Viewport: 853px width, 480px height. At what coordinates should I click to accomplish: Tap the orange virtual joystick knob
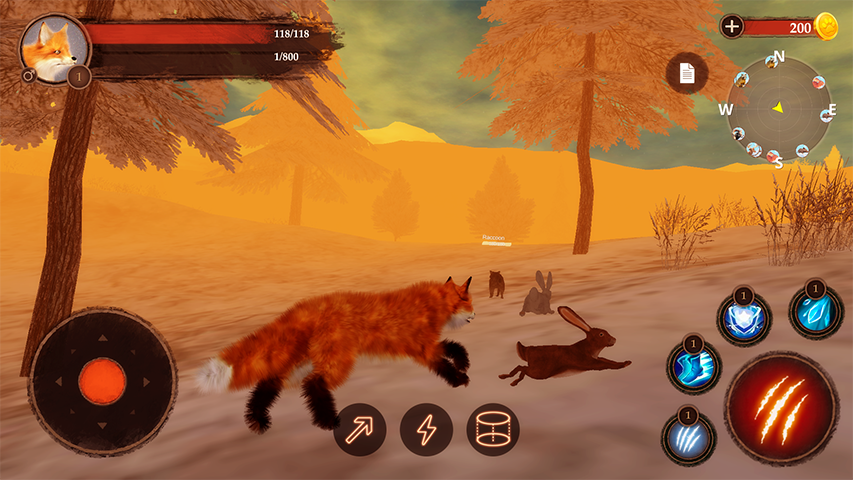coord(102,381)
